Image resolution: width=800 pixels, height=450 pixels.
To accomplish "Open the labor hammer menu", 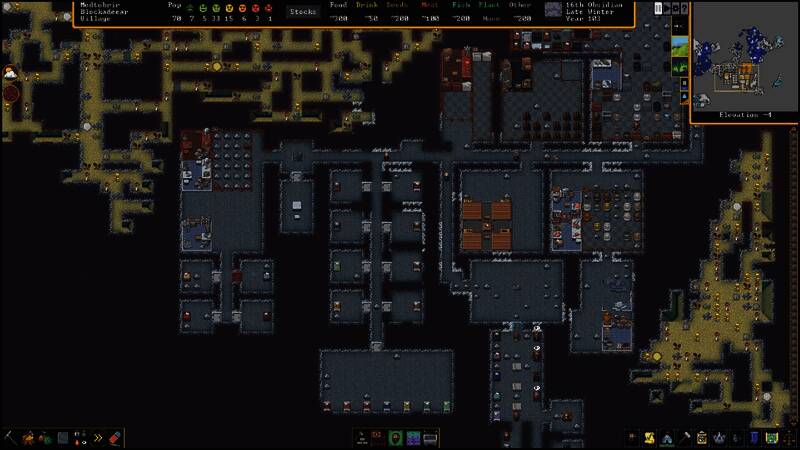I will point(684,438).
